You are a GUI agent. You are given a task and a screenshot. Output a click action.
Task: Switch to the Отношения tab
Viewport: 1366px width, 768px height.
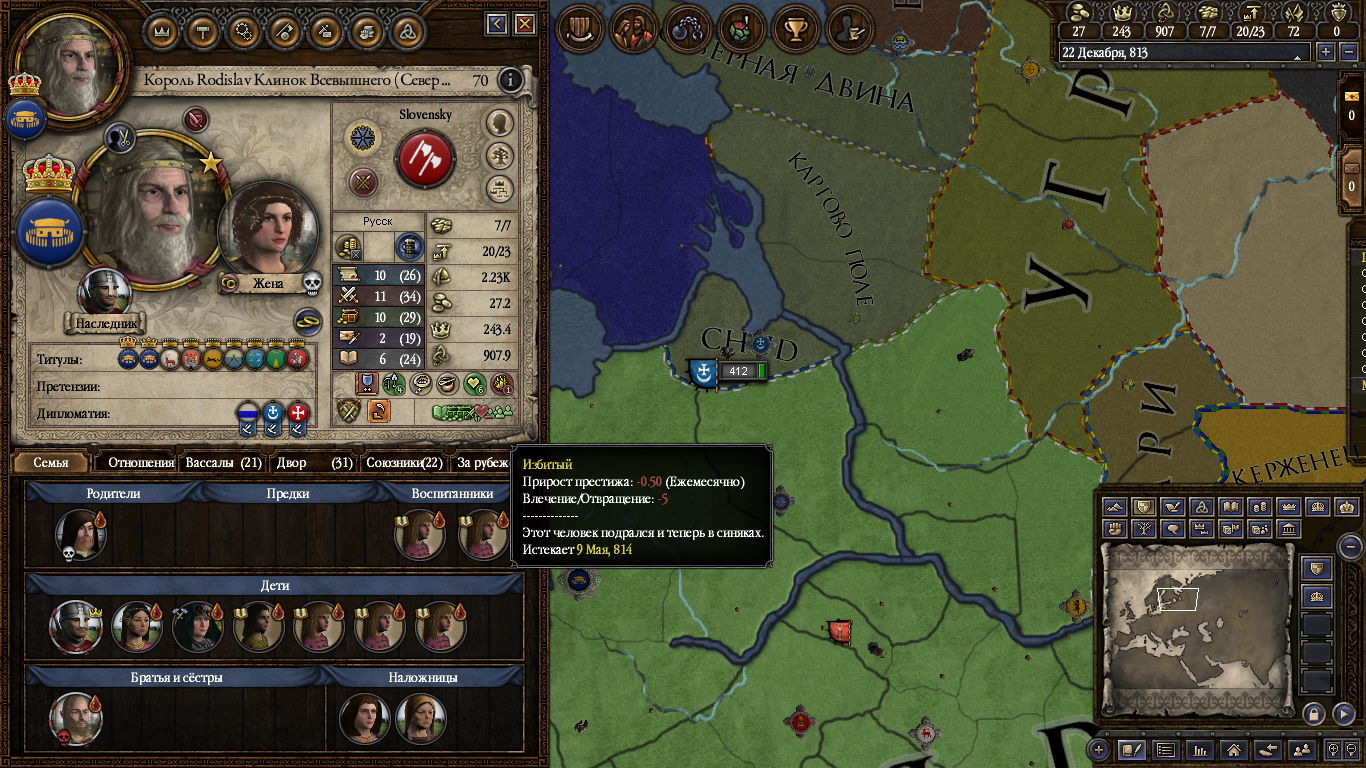[141, 463]
